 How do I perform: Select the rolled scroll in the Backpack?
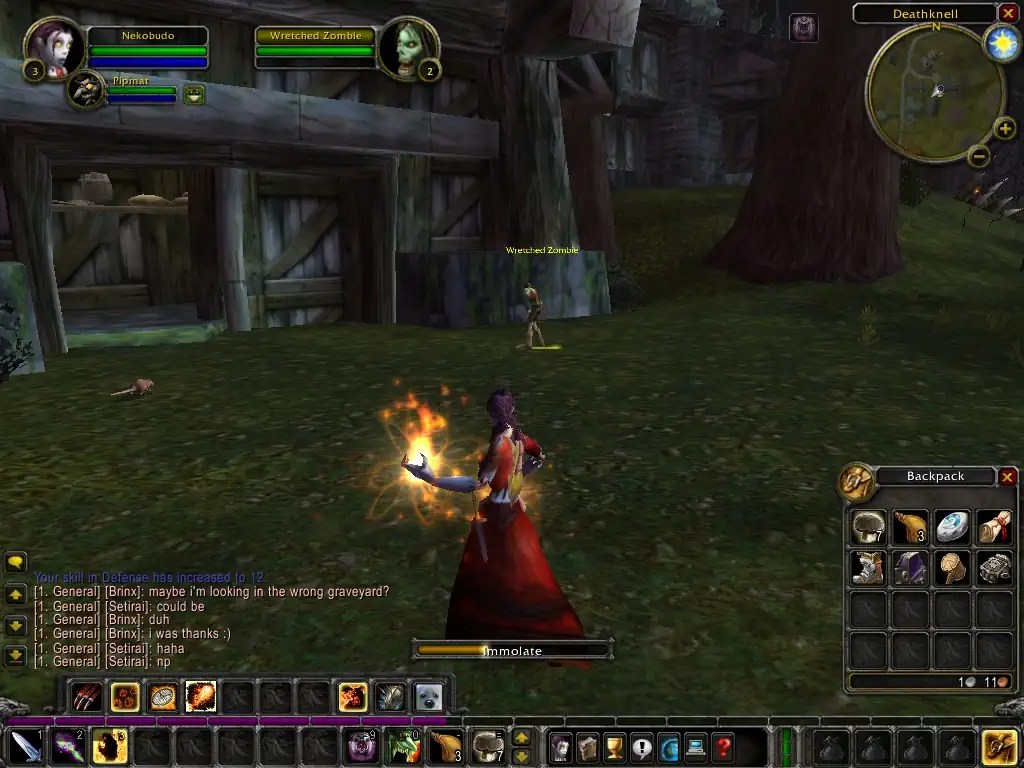coord(994,527)
